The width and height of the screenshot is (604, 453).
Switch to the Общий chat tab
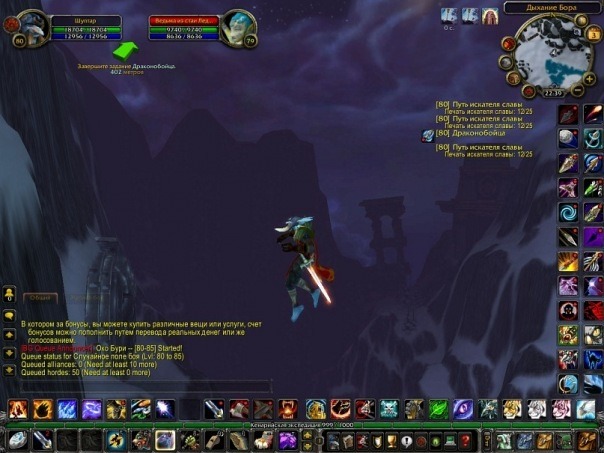click(x=42, y=297)
